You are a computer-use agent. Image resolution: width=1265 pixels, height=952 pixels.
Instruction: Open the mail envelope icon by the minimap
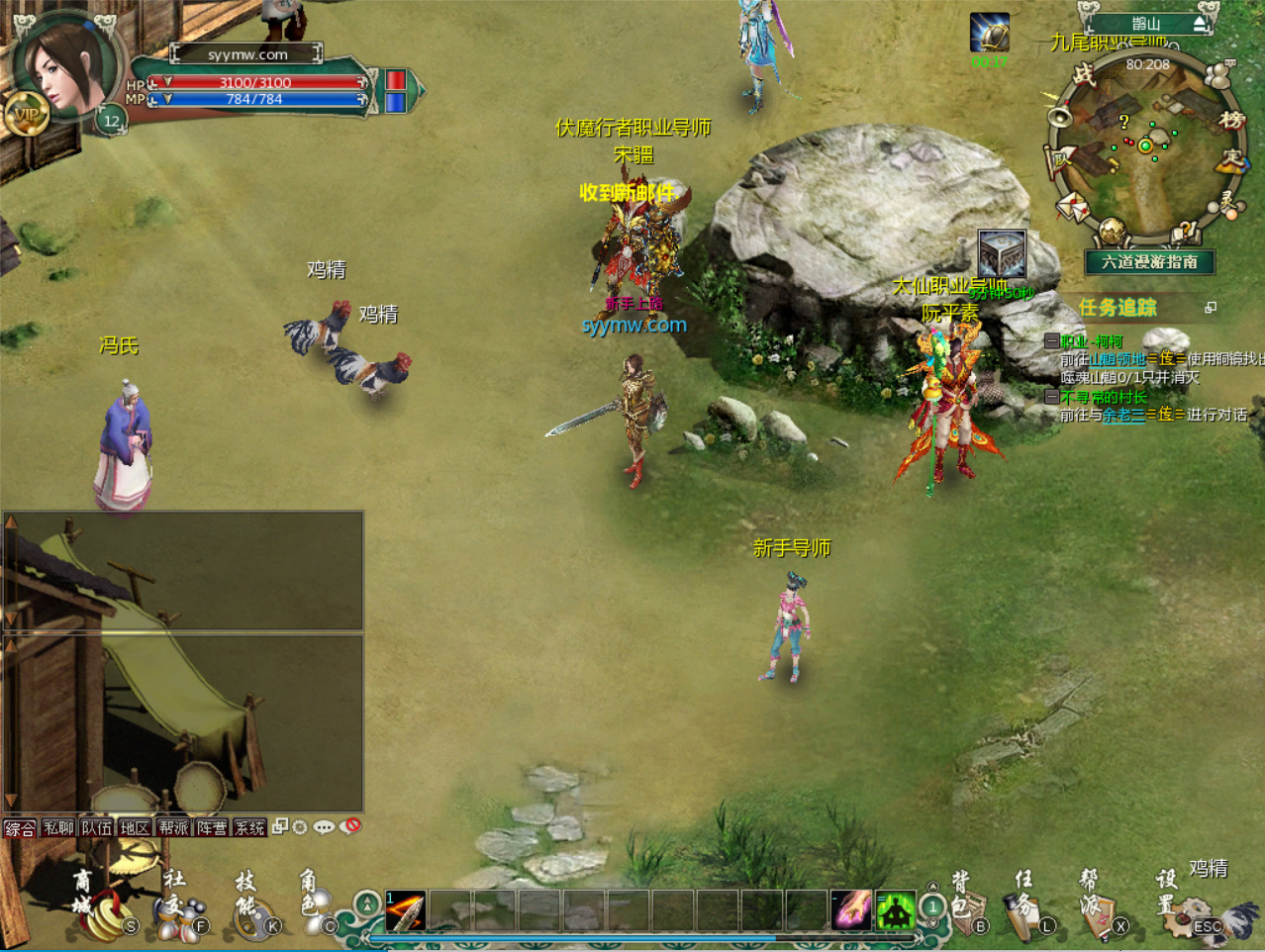pyautogui.click(x=1072, y=208)
